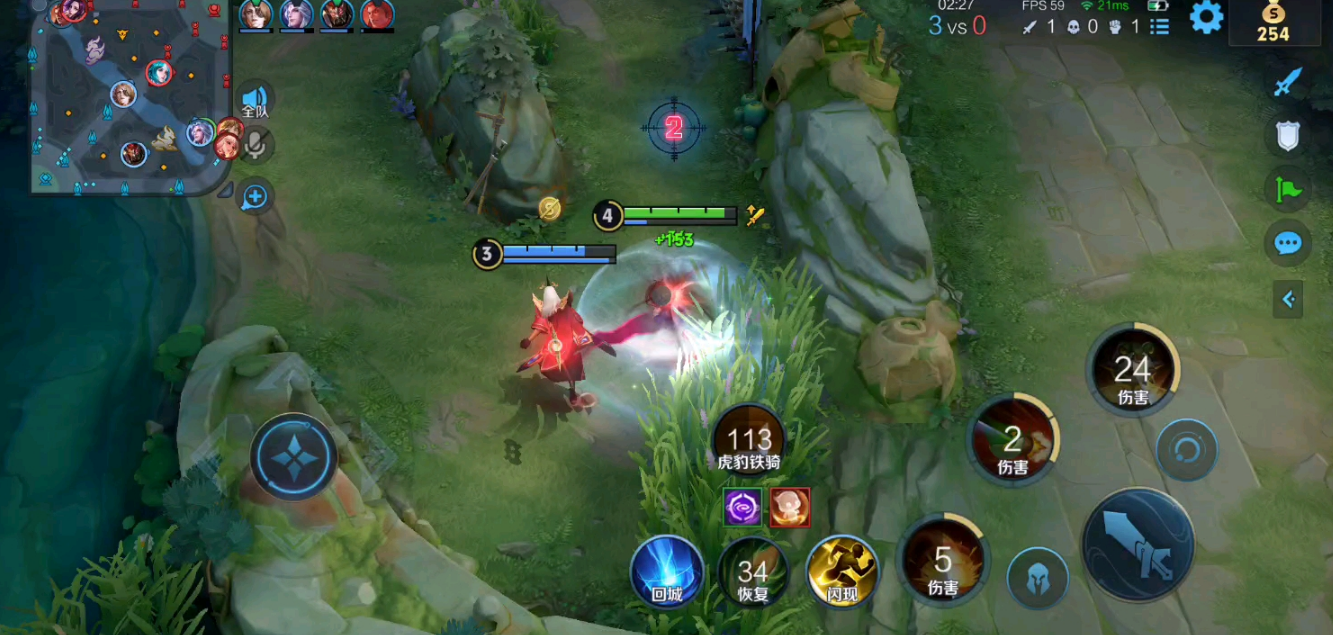Toggle the microphone button
Screen dimensions: 1333x635
256,146
